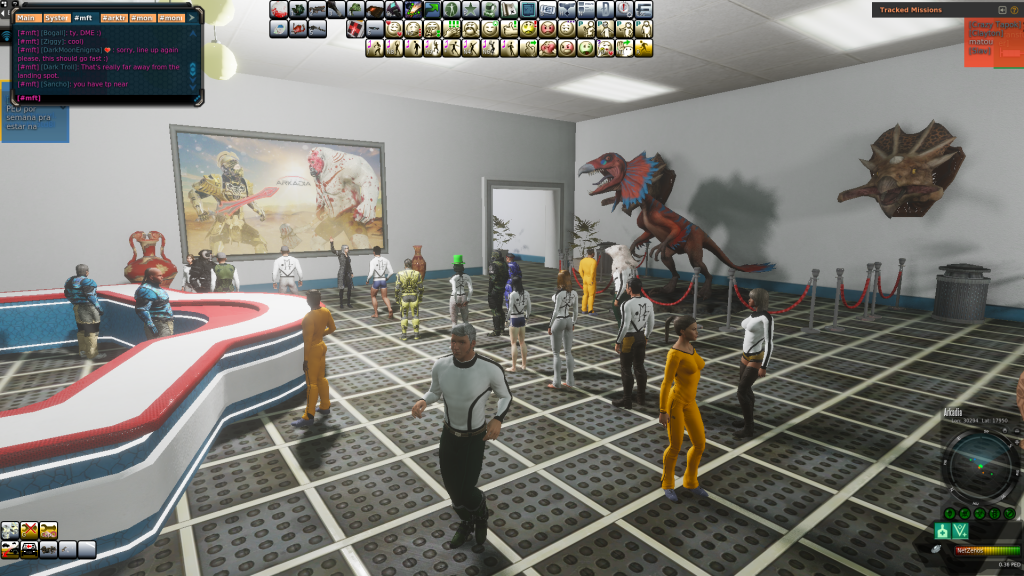
Task: Click the crossed-out tool icon at bottom left
Action: (29, 530)
